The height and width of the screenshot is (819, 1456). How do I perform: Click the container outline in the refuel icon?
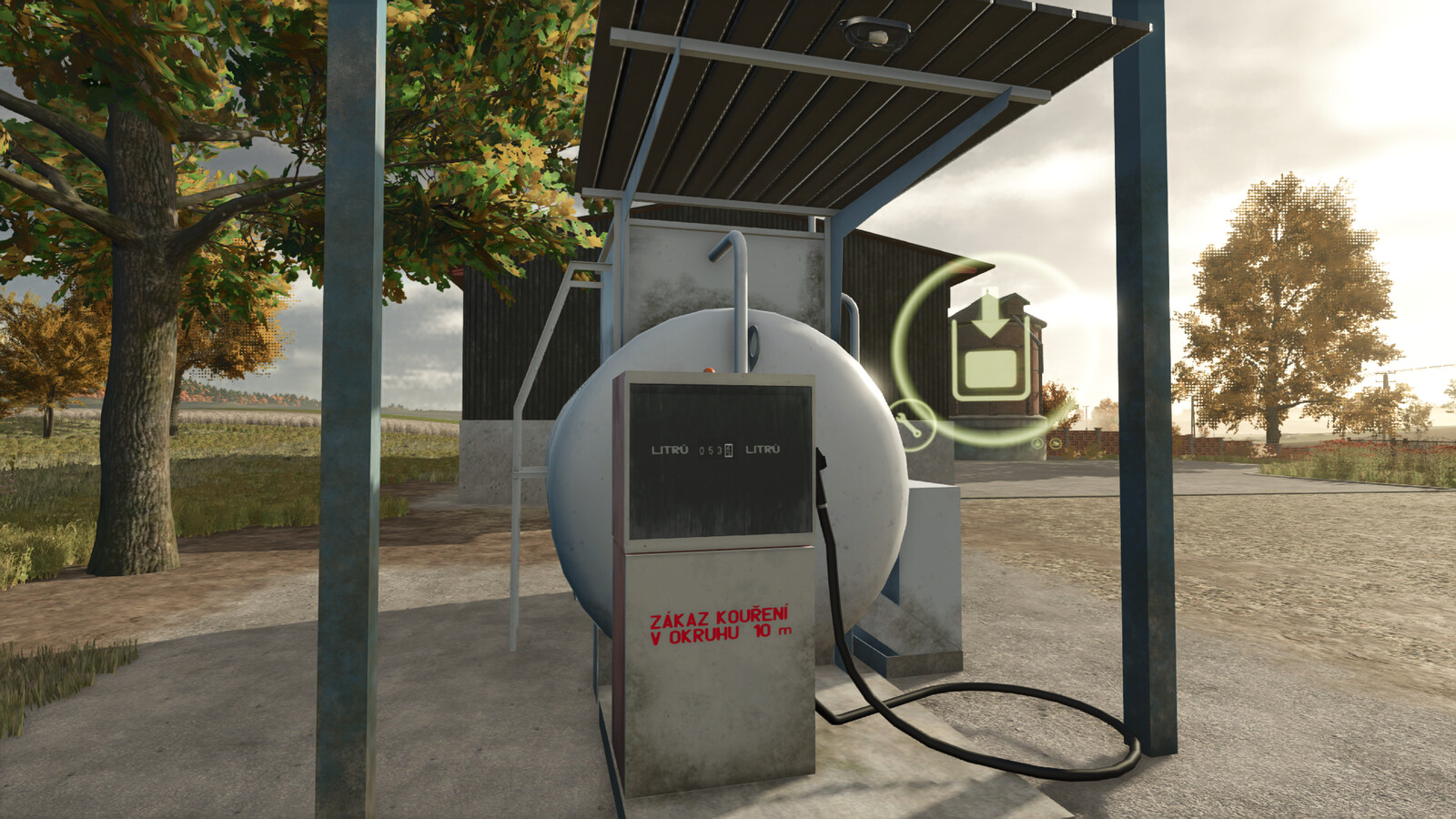pos(990,369)
